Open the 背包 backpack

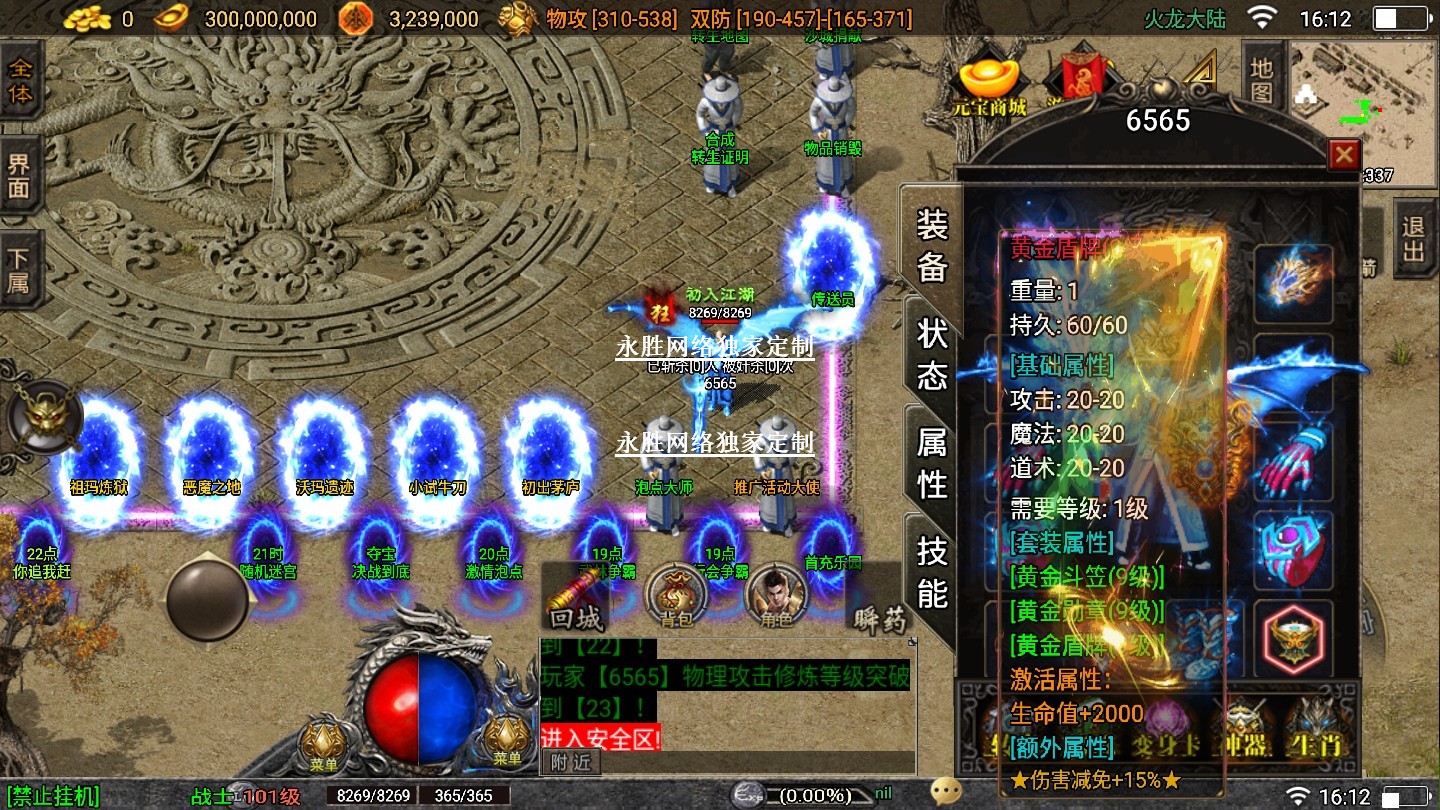[x=677, y=597]
